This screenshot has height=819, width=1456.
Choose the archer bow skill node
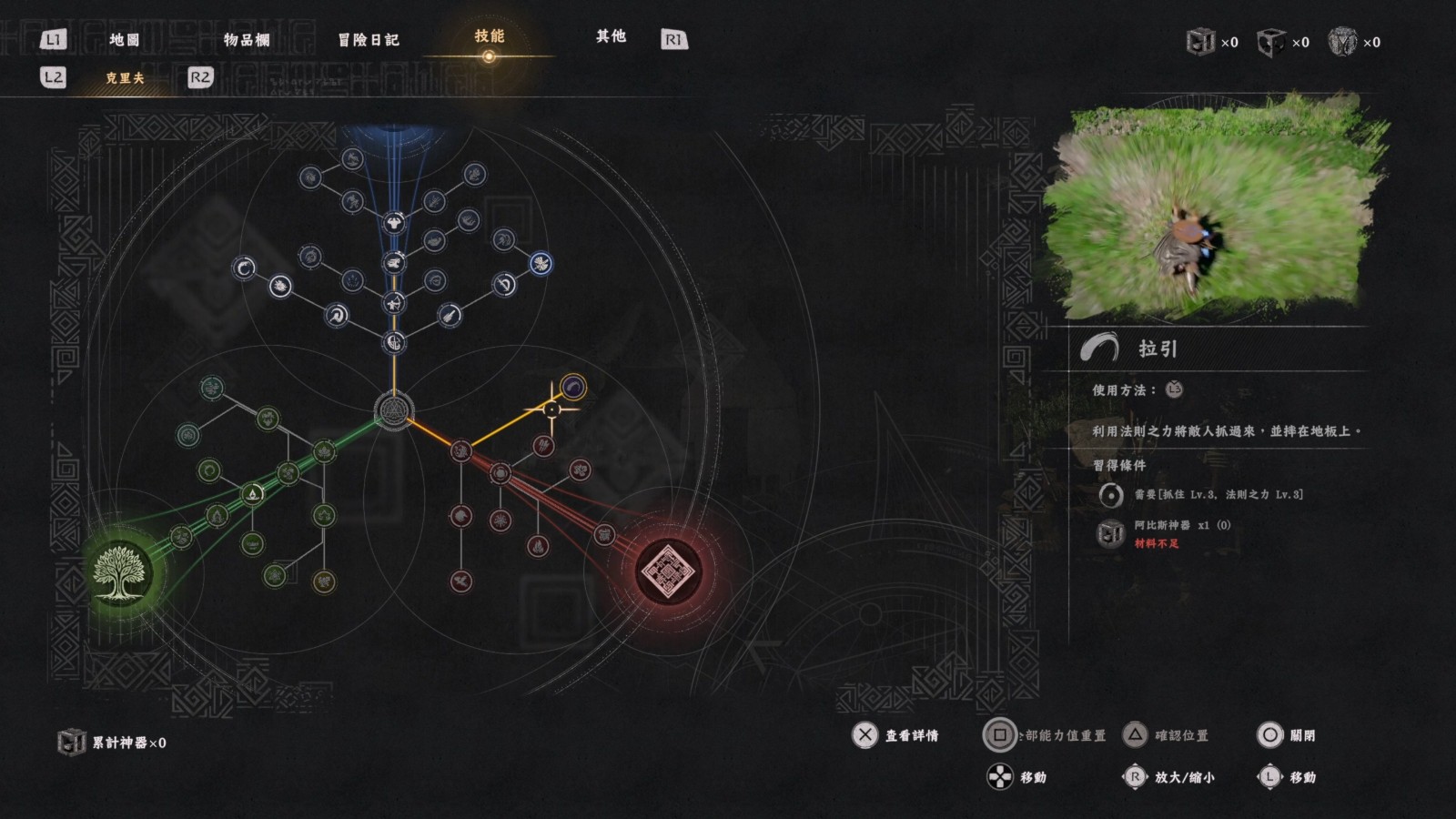click(x=393, y=302)
